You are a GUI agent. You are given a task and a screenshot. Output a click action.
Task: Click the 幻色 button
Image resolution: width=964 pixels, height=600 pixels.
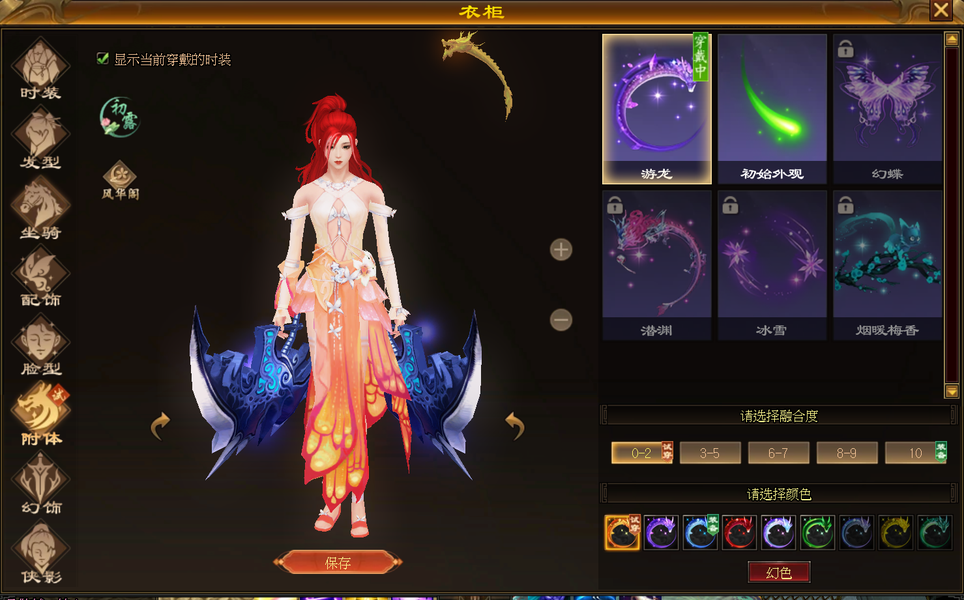pyautogui.click(x=779, y=572)
